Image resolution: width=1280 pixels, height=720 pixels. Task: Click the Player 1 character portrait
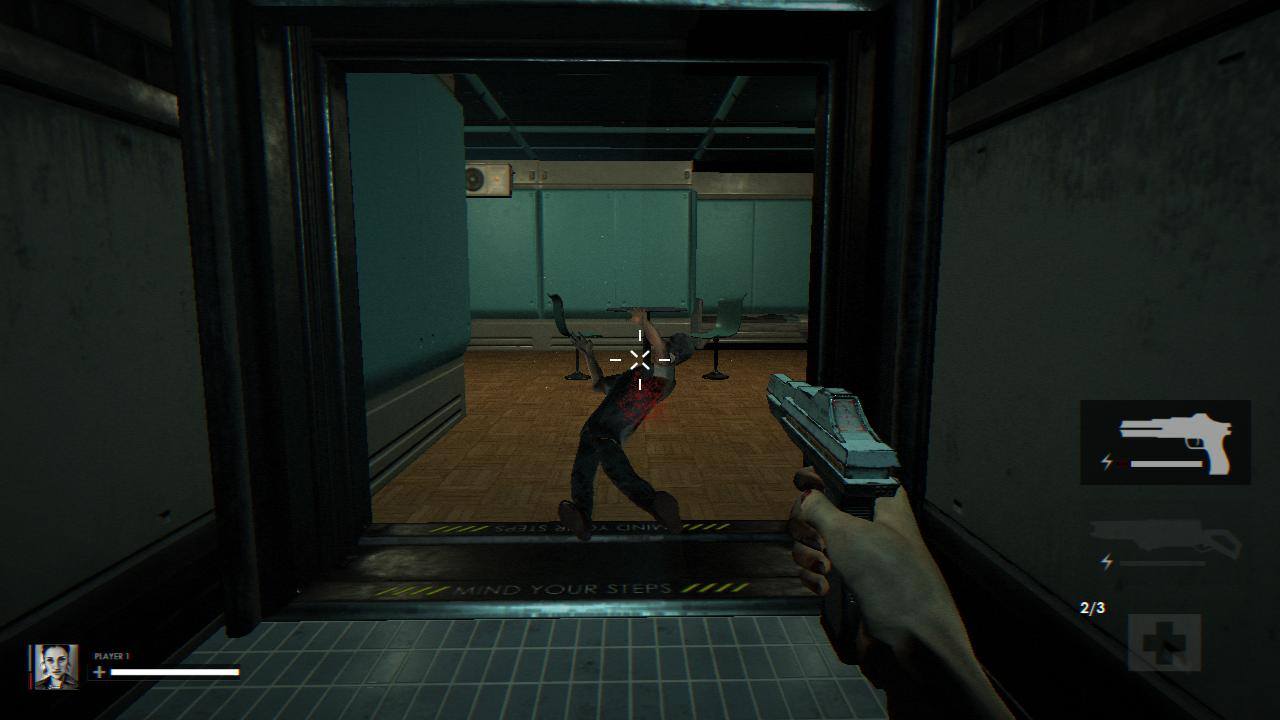click(55, 666)
